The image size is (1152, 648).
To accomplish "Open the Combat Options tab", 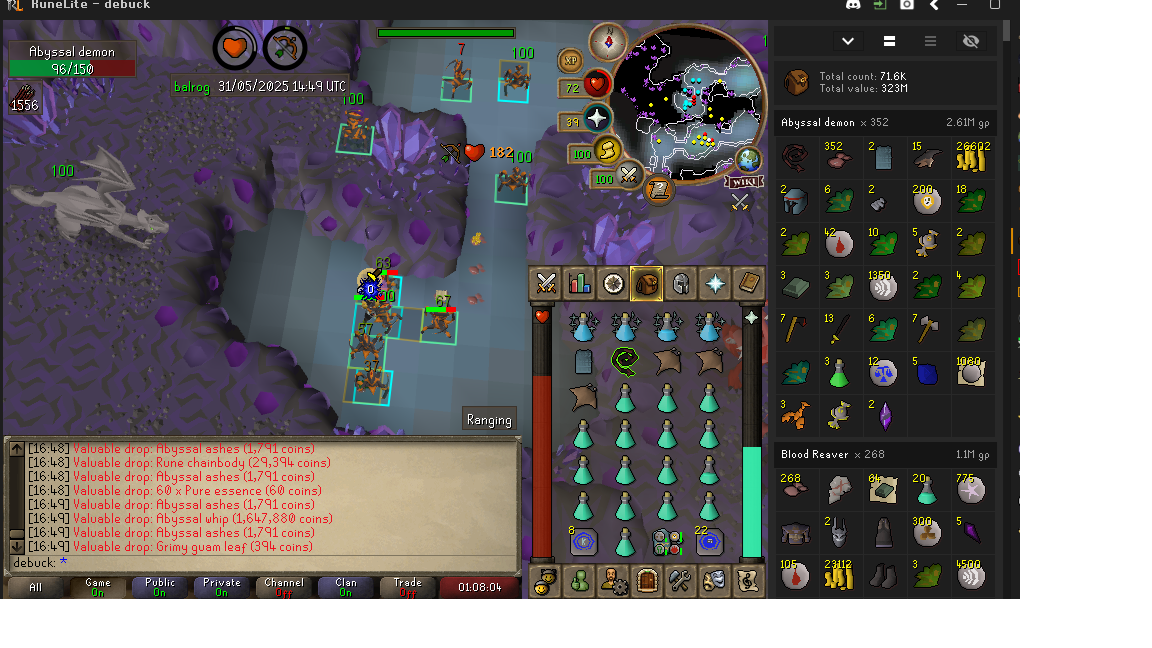I will click(x=546, y=284).
